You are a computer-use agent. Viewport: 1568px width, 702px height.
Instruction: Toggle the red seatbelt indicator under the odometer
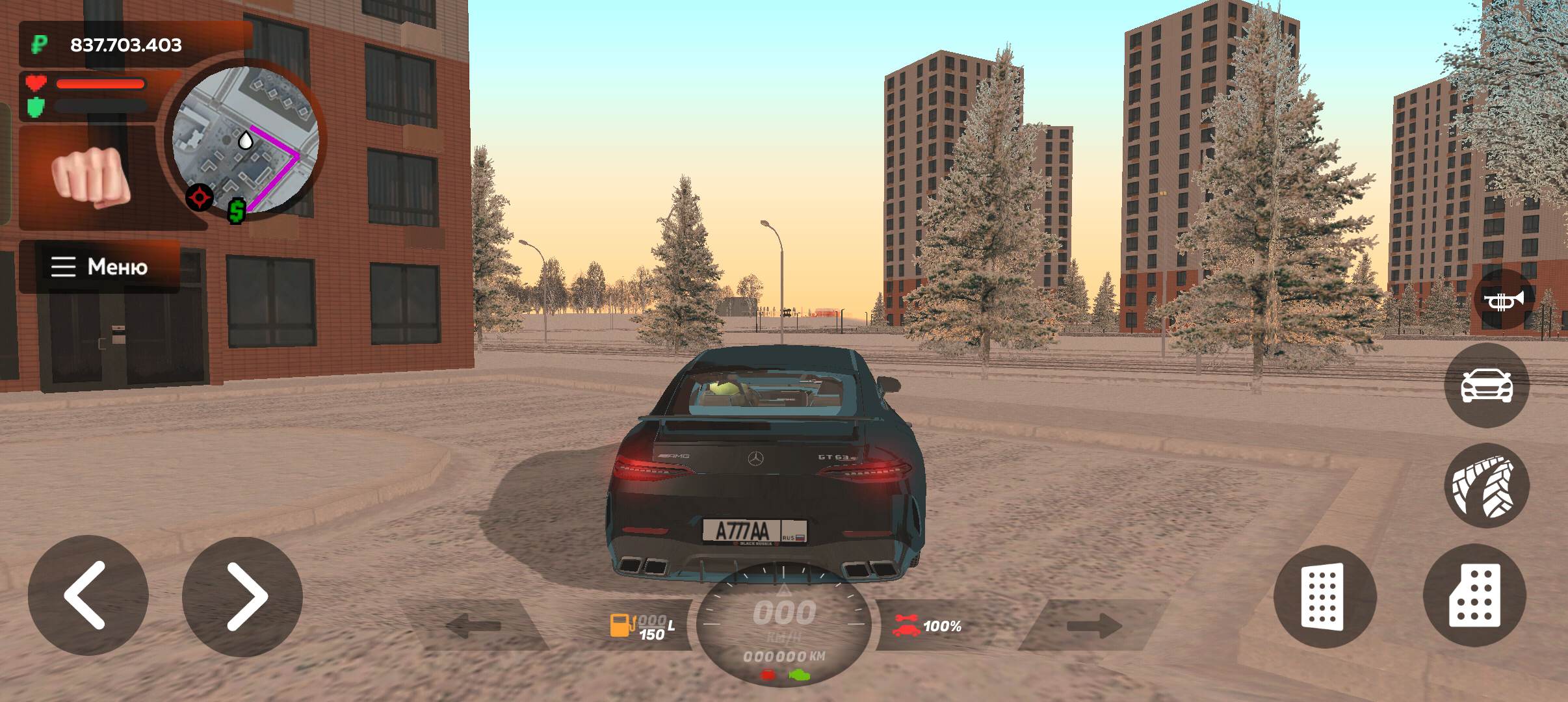(x=768, y=675)
